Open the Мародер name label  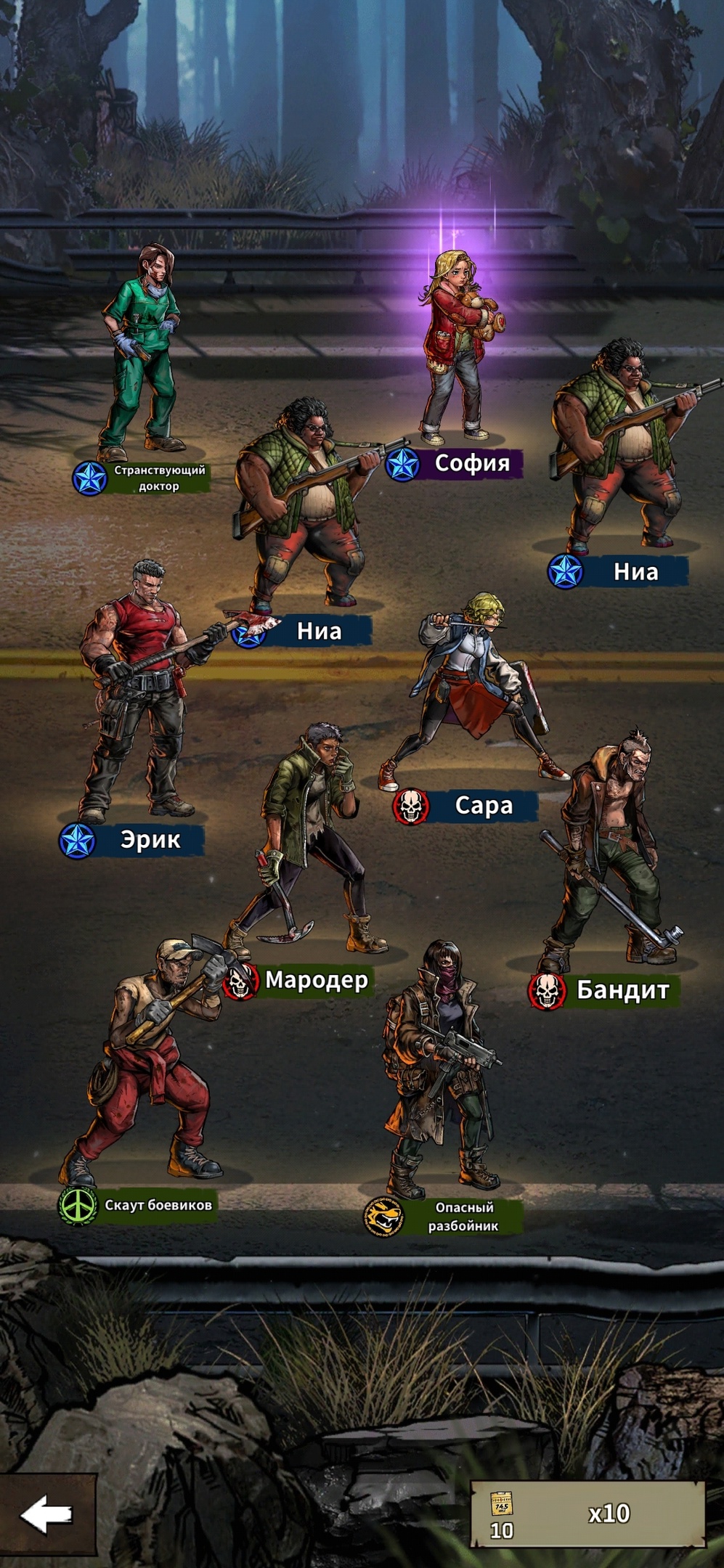[x=317, y=980]
